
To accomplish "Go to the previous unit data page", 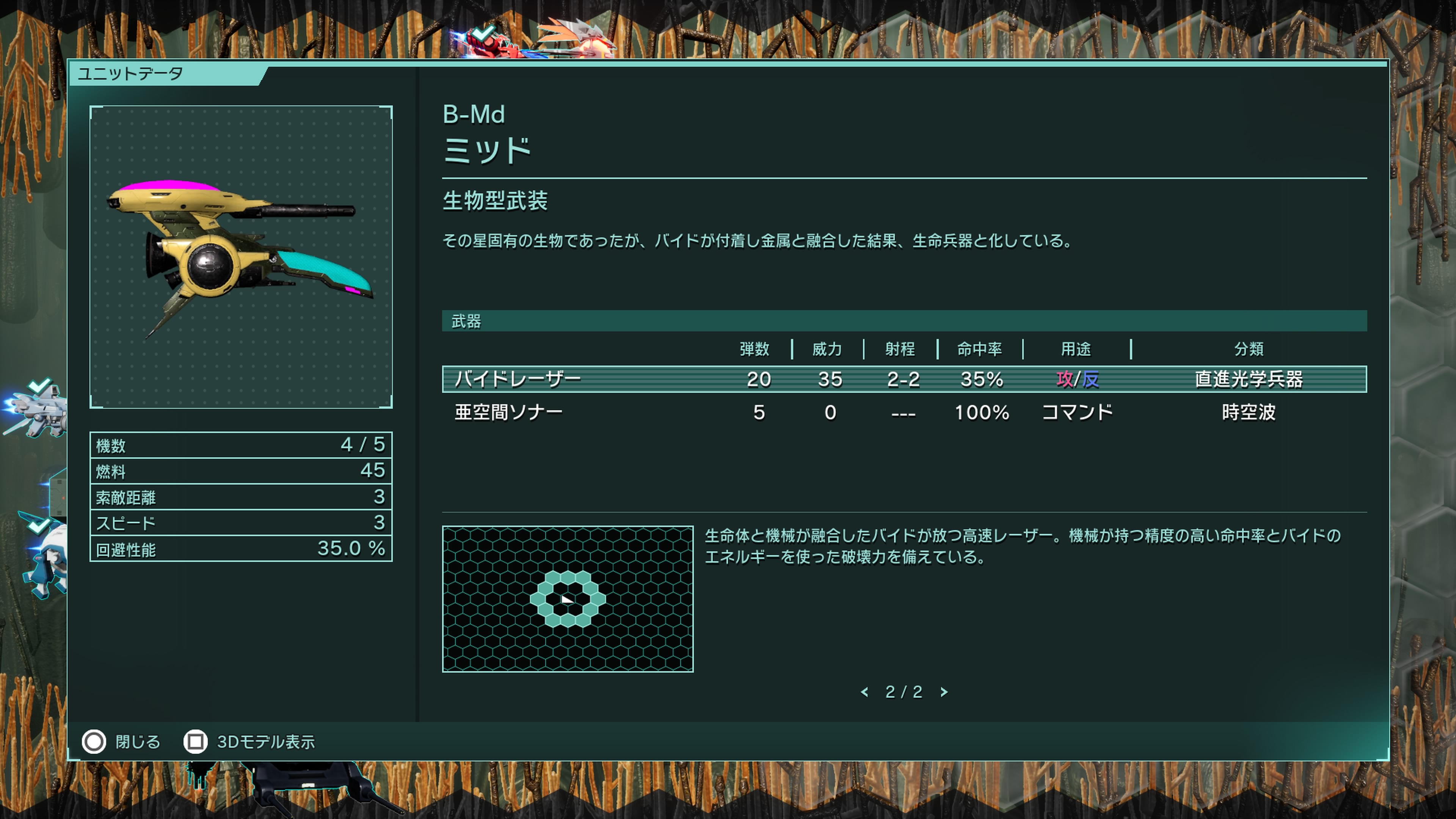I will [x=864, y=692].
